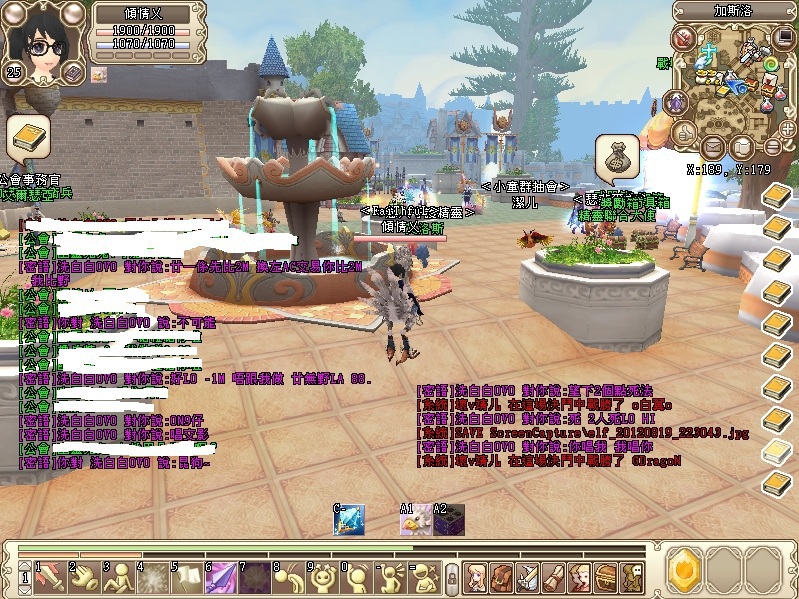Image resolution: width=799 pixels, height=599 pixels.
Task: Open the treasure chest menu icon
Action: pyautogui.click(x=606, y=576)
